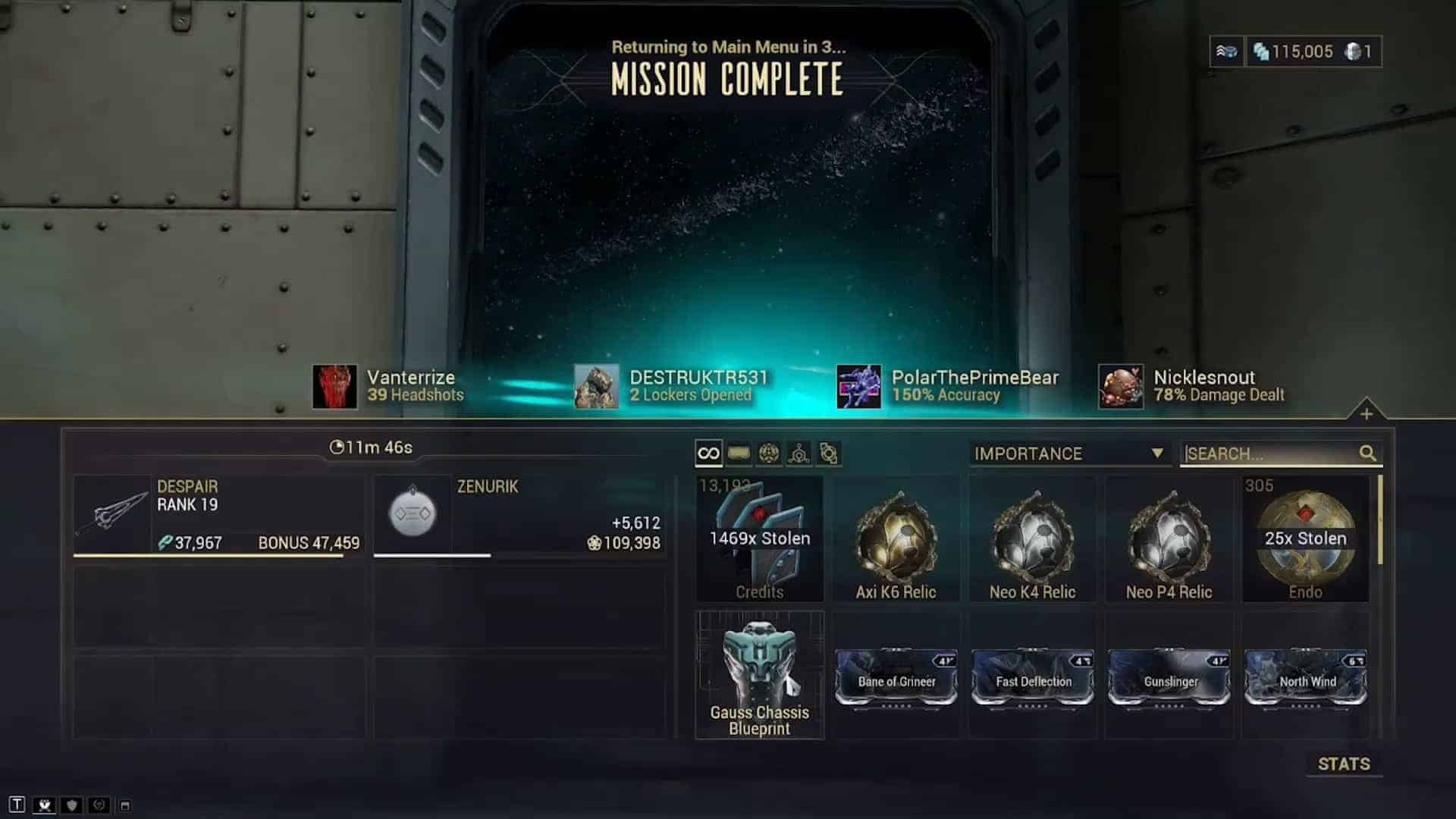Image resolution: width=1456 pixels, height=819 pixels.
Task: Click Nicklesnout's player entry
Action: click(1192, 386)
